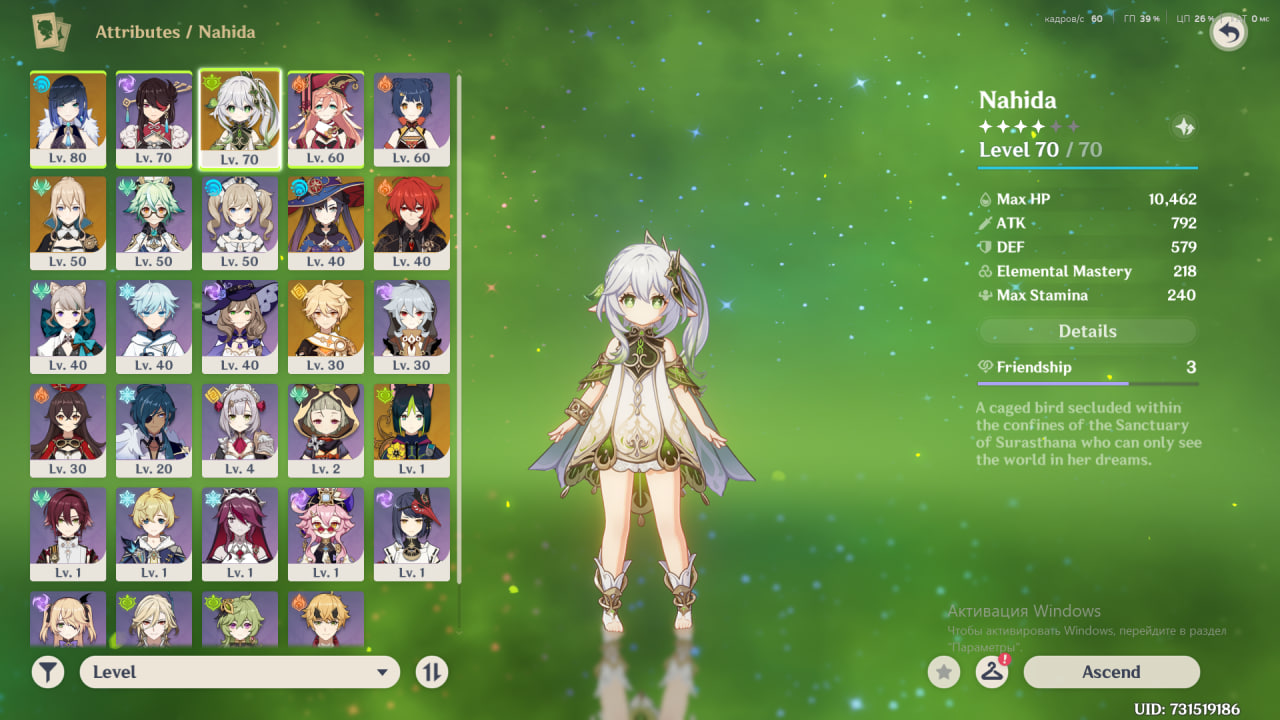Click the sparkle icon beside Nahida's name
This screenshot has width=1280, height=720.
click(x=1184, y=127)
